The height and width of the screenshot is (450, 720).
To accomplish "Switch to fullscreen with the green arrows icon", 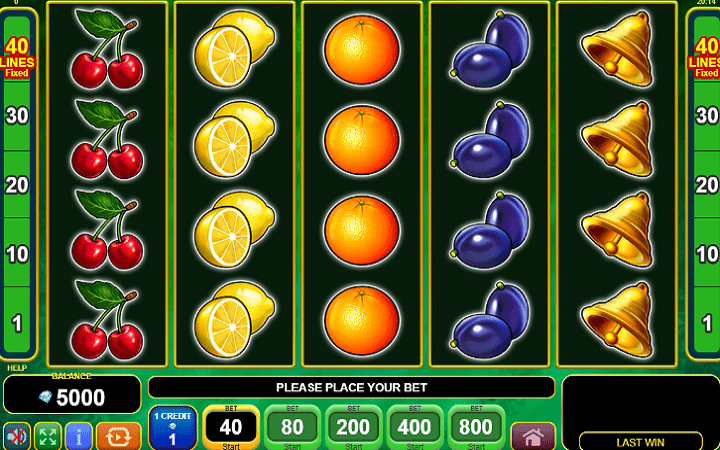I will pyautogui.click(x=48, y=436).
